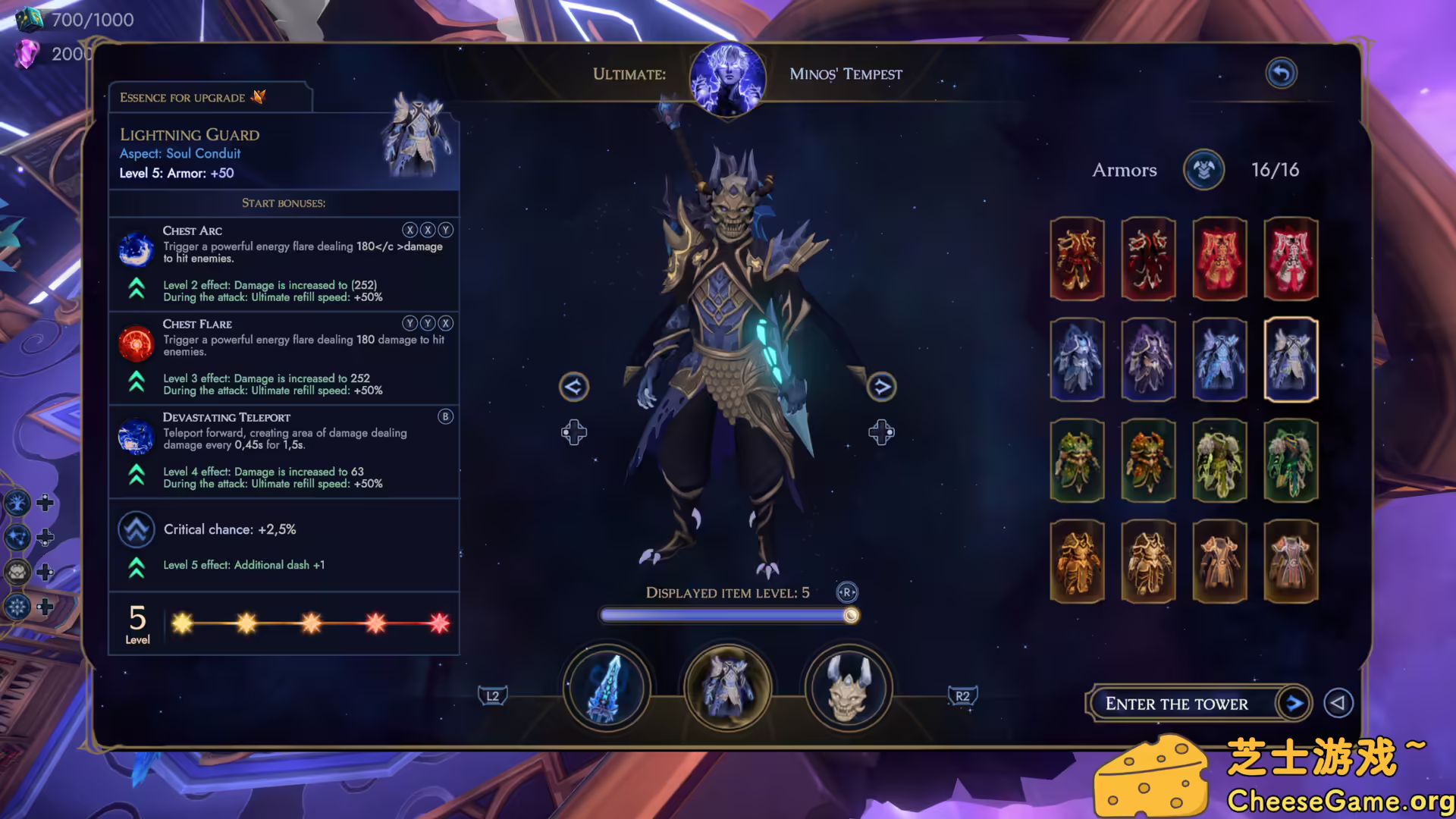
Task: Go back with the top-right return arrow
Action: [1281, 74]
